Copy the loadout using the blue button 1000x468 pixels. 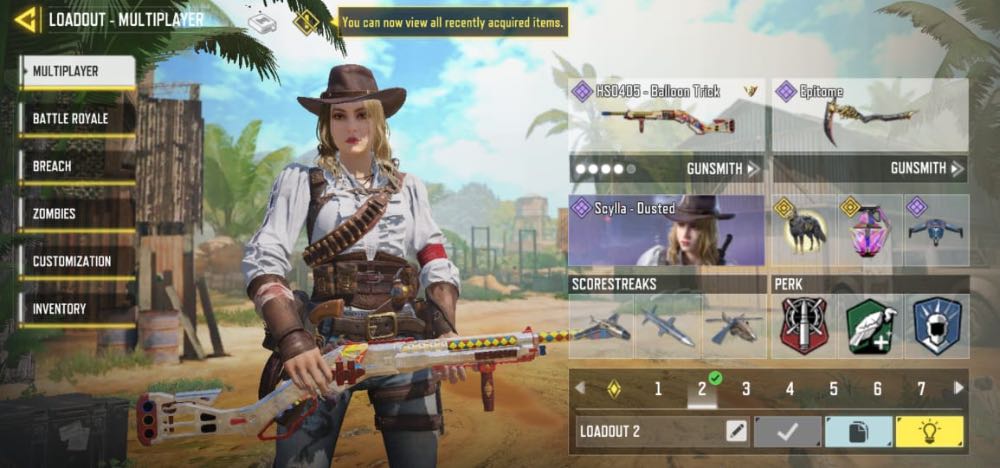[x=858, y=432]
